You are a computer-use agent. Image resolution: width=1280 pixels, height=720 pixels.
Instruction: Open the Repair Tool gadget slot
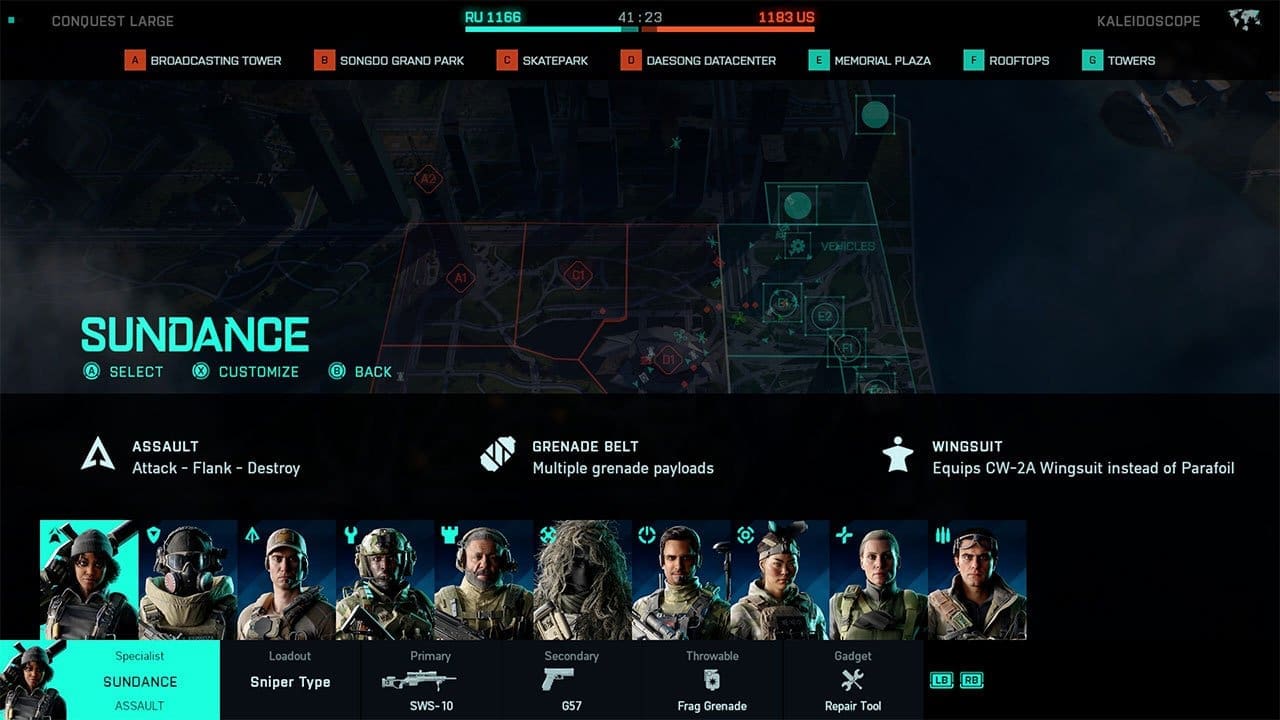853,681
